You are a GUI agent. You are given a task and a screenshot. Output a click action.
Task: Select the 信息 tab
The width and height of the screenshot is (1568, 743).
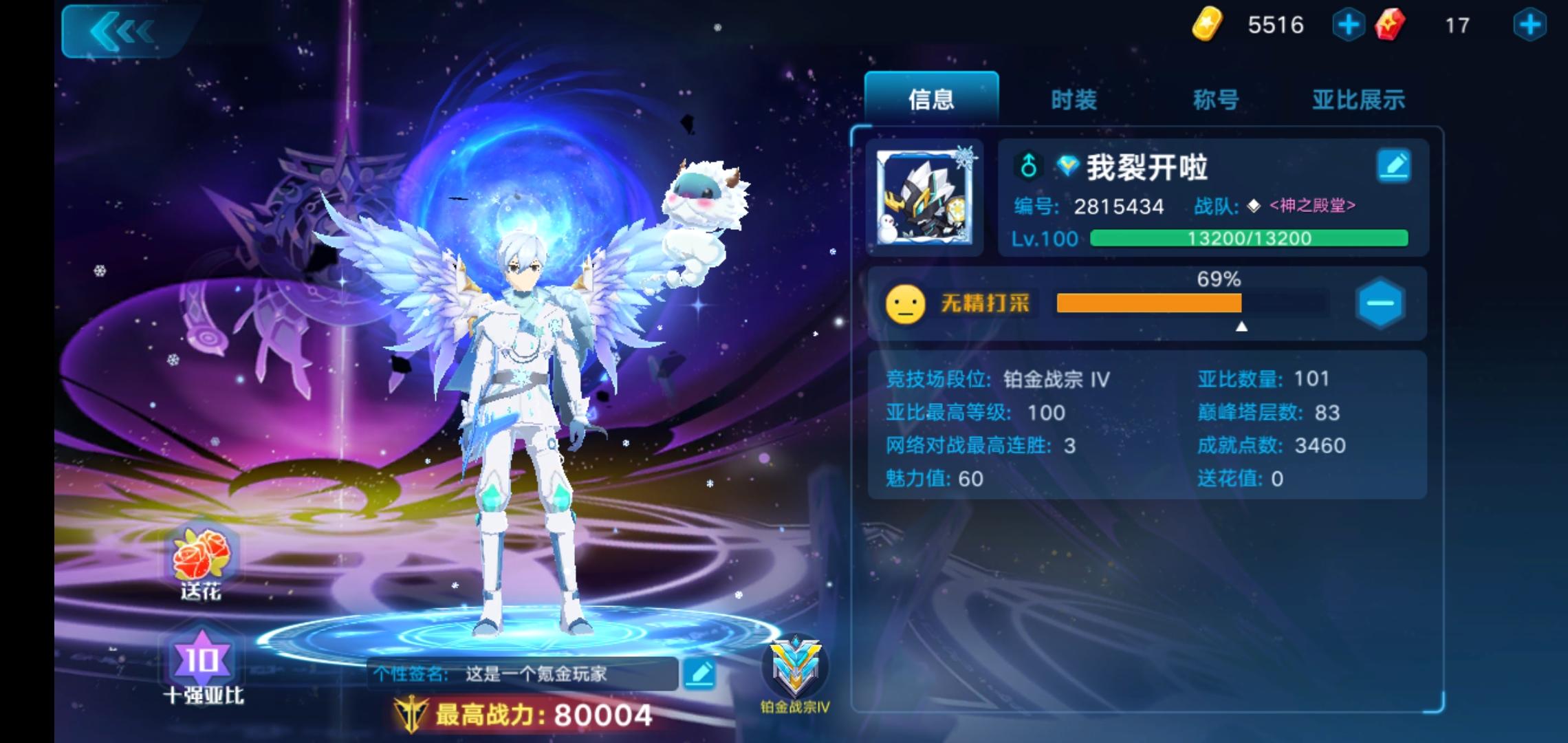(x=932, y=98)
